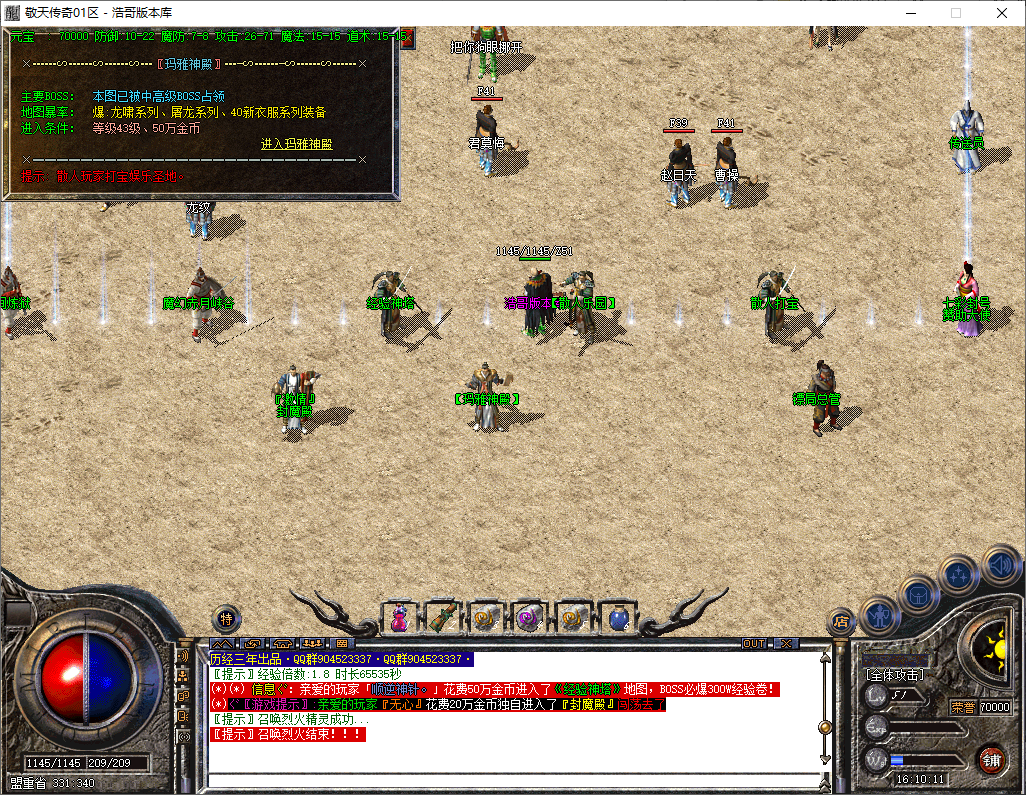Open the character status round button
This screenshot has width=1026, height=795.
(879, 615)
